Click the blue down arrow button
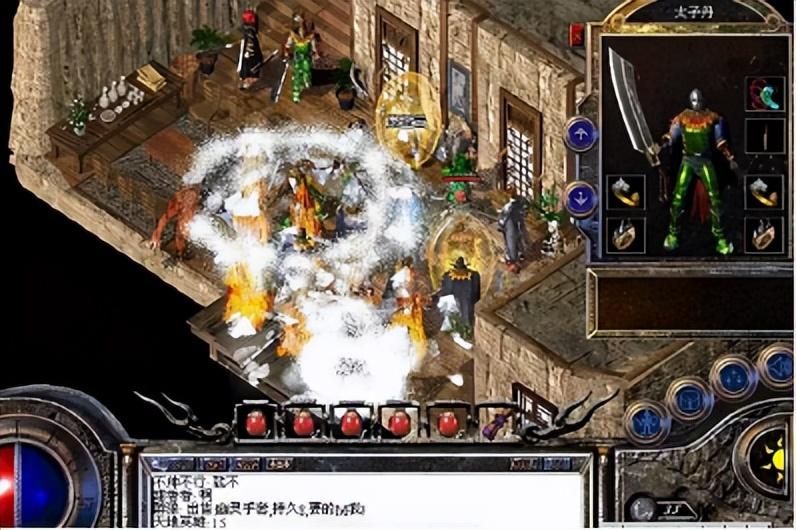Screen dimensions: 796x530 (x=581, y=197)
